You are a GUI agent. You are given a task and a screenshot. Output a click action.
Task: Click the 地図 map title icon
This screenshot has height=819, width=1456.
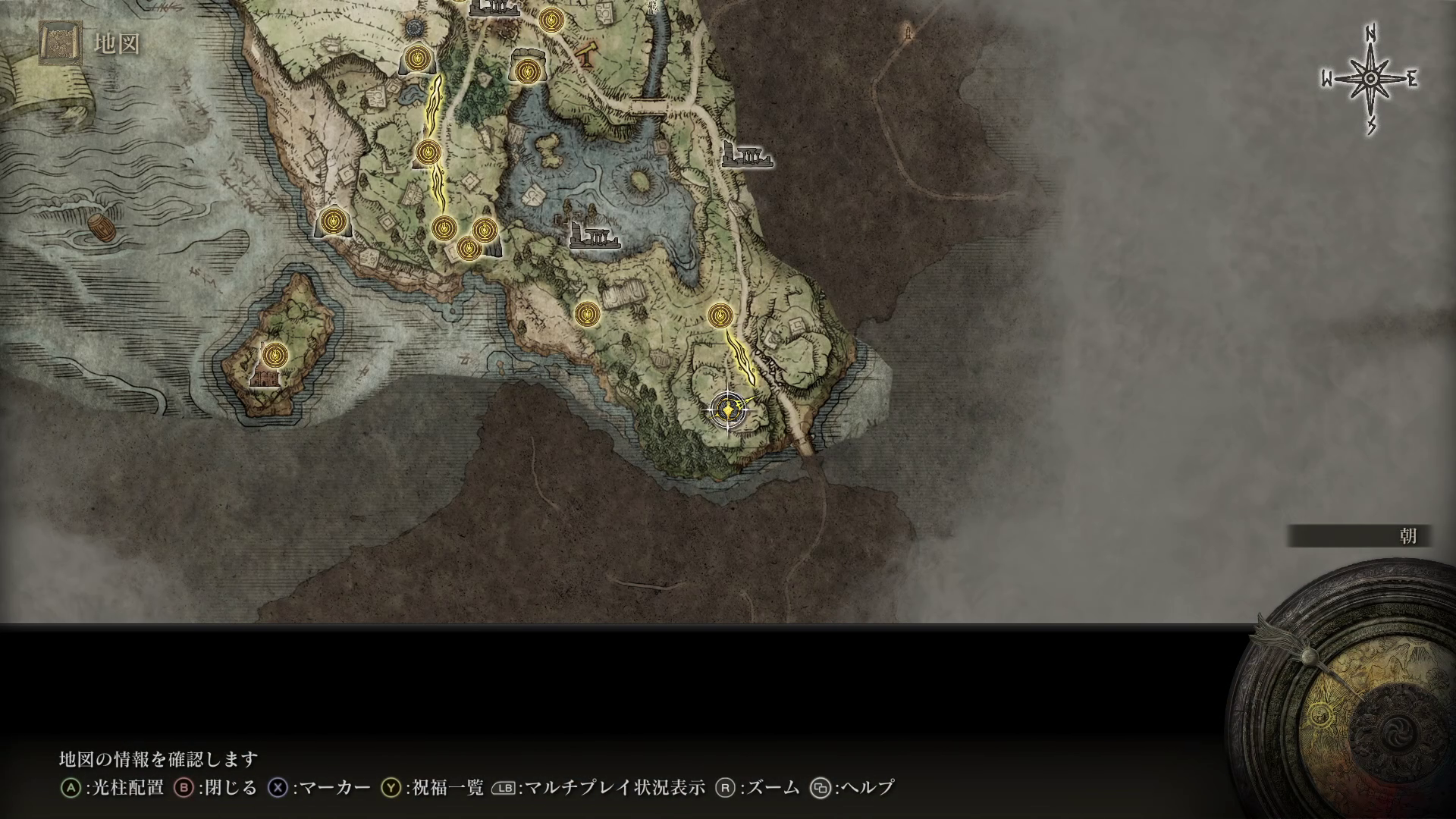61,43
